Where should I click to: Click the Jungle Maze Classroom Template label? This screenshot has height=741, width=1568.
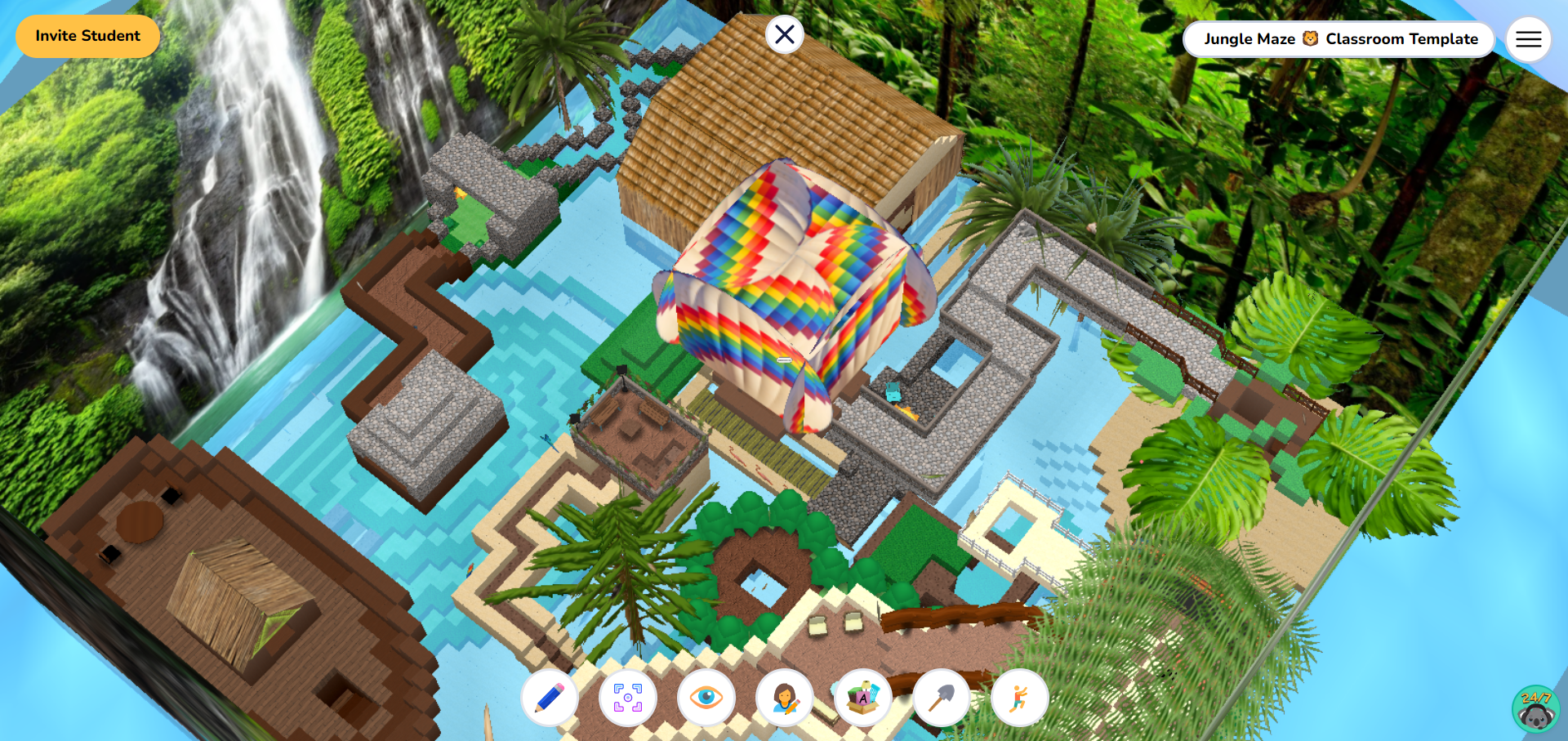point(1339,38)
